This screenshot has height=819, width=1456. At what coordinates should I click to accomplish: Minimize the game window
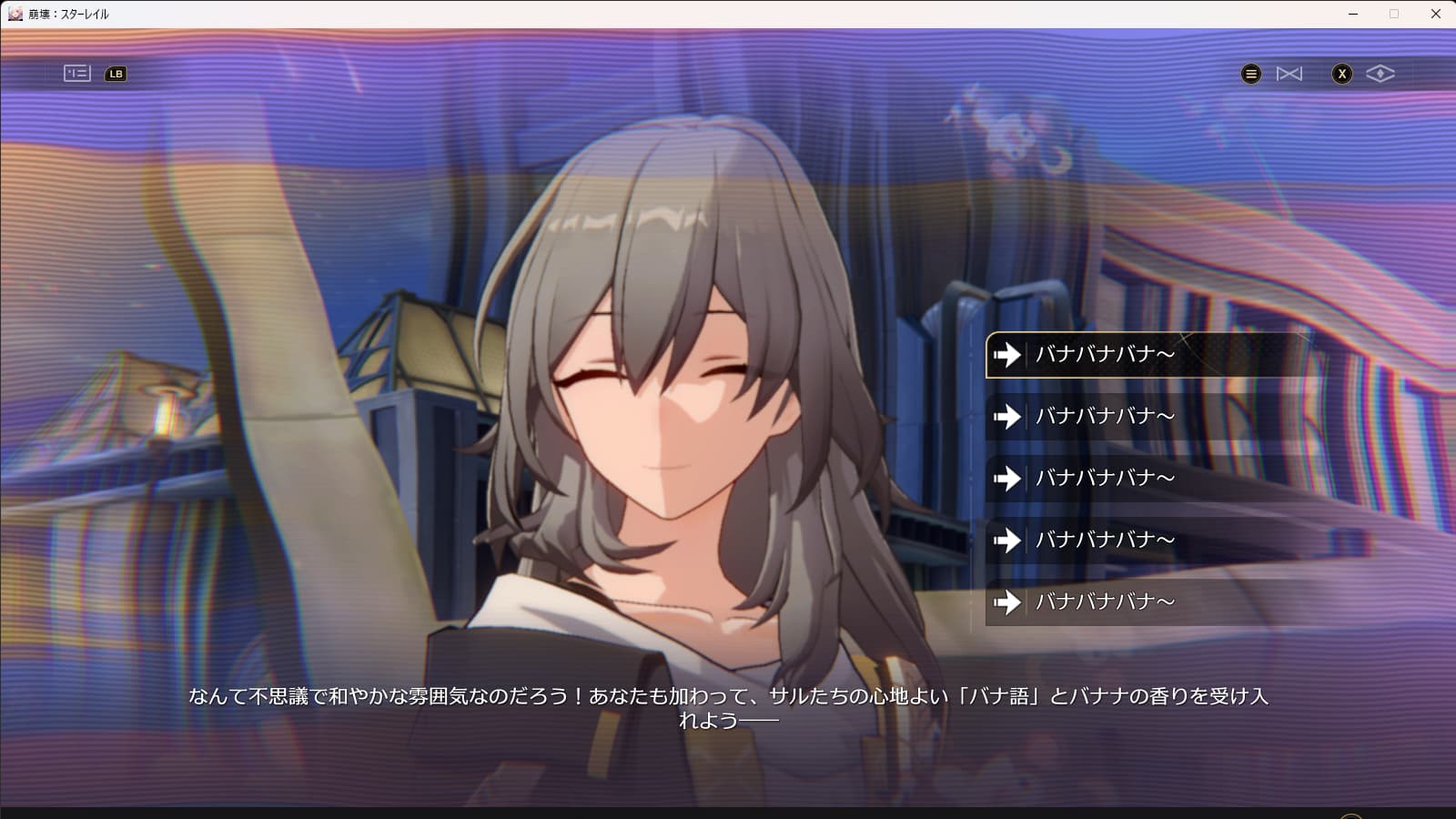(1353, 14)
